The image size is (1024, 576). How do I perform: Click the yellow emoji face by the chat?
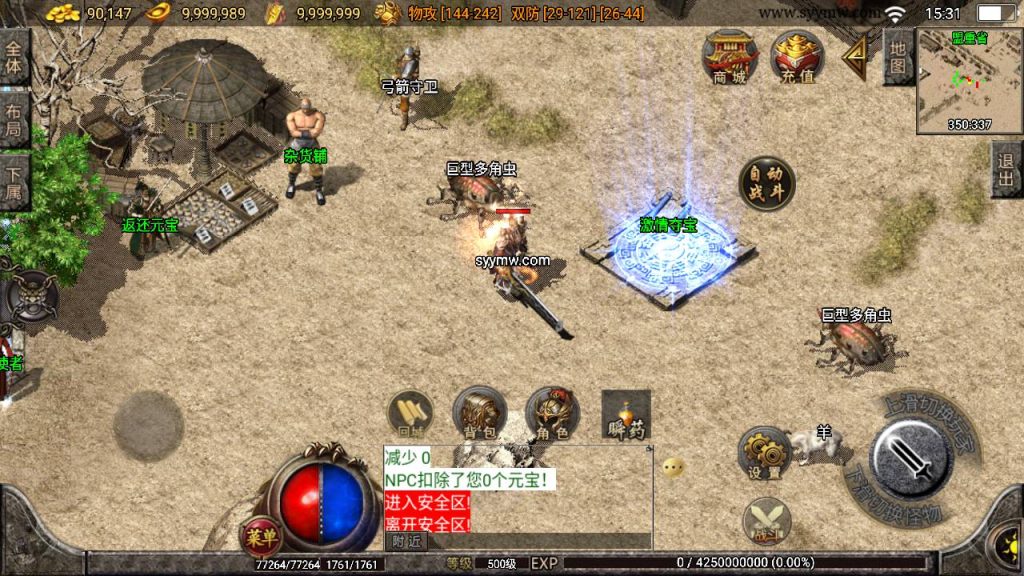(x=674, y=467)
